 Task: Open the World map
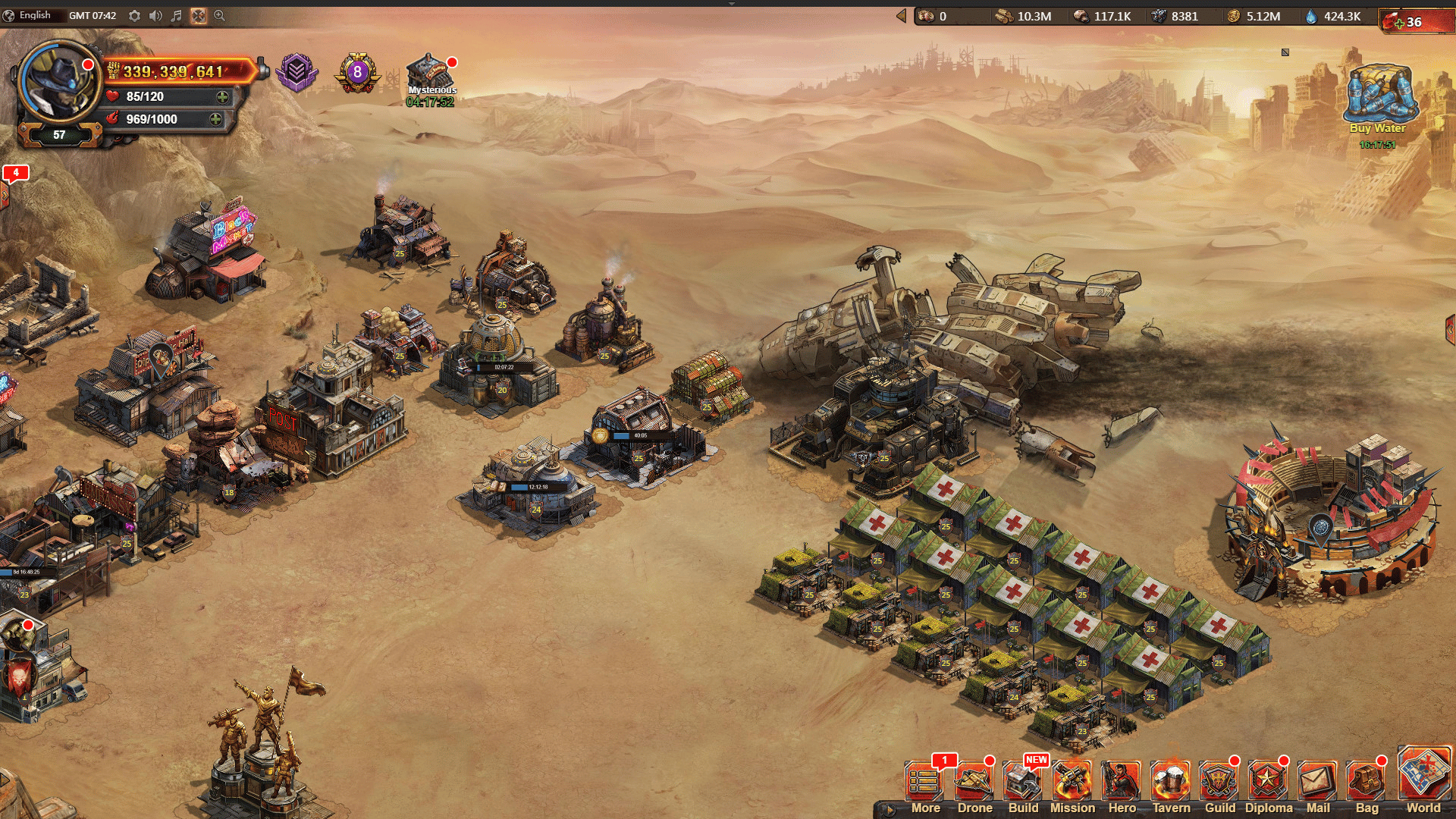pos(1423,780)
